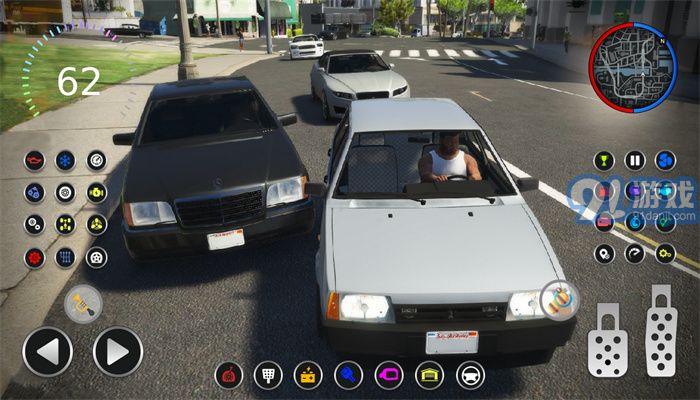Select the gear shifter pattern icon
This screenshot has height=400, width=700.
65,257
